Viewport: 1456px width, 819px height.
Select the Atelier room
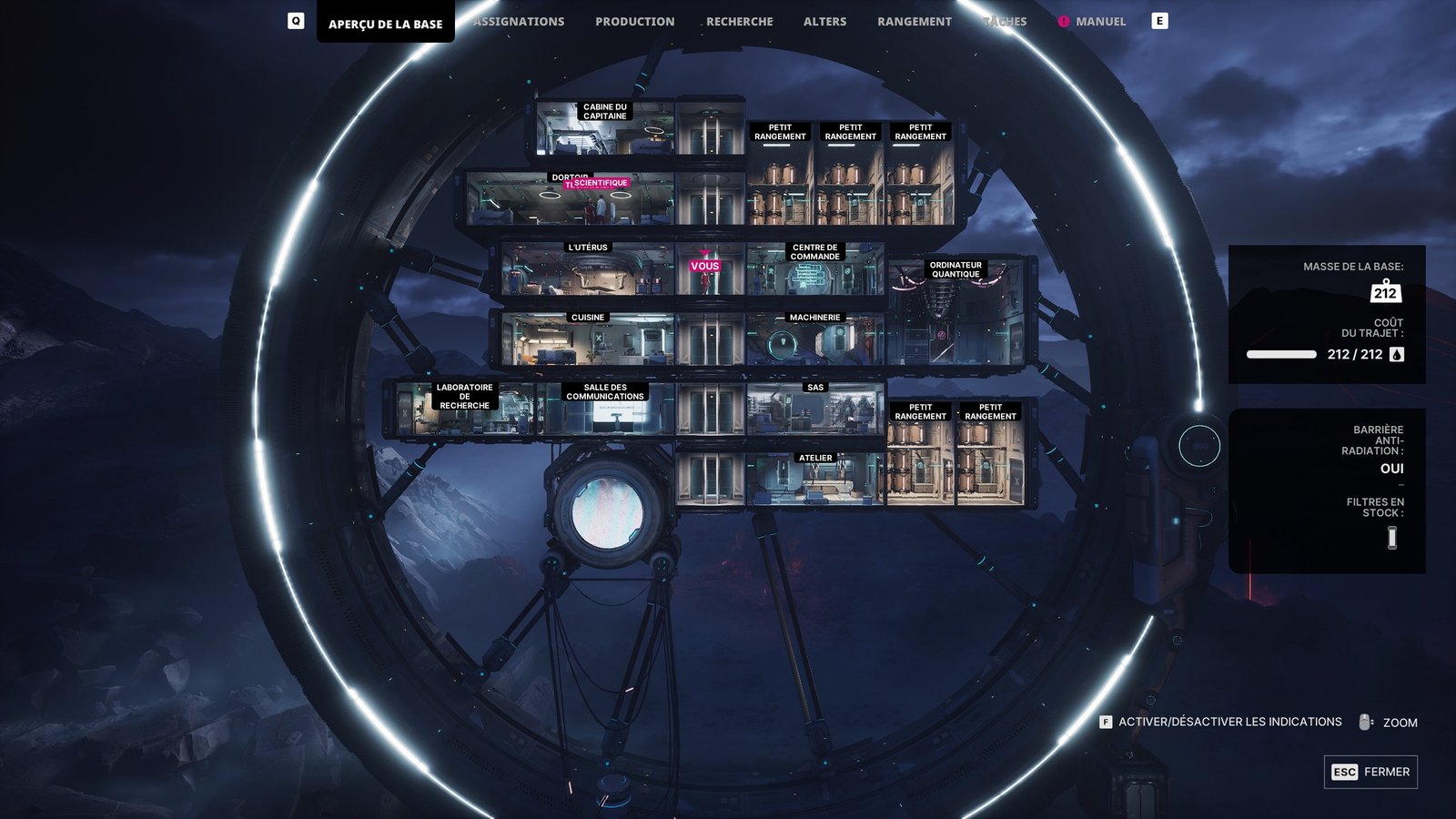click(x=814, y=480)
